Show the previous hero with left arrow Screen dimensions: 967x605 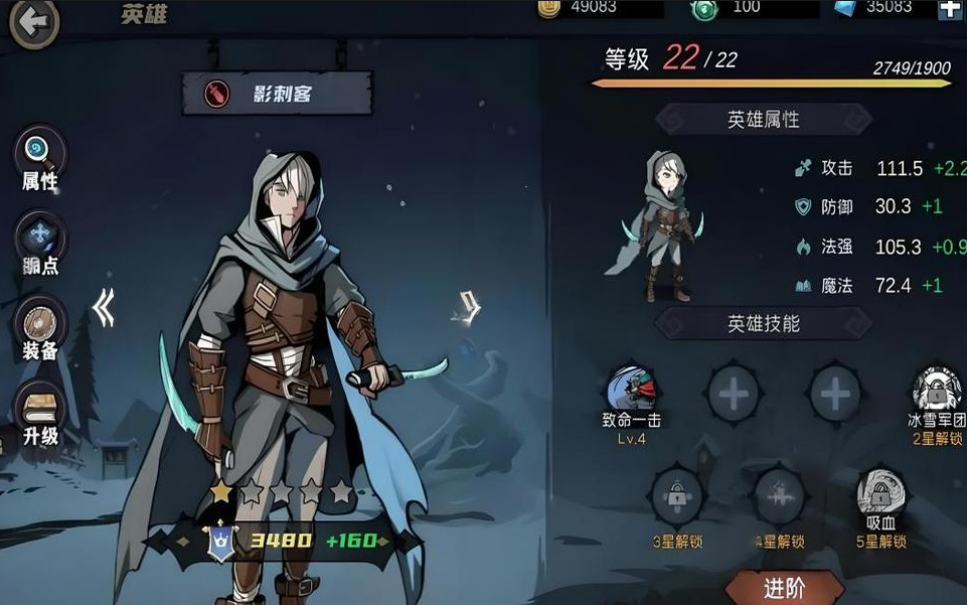point(103,309)
